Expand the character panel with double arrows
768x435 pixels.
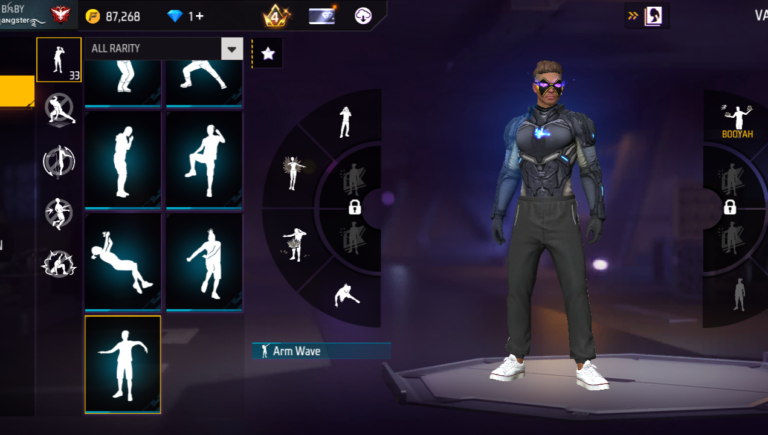pos(633,16)
